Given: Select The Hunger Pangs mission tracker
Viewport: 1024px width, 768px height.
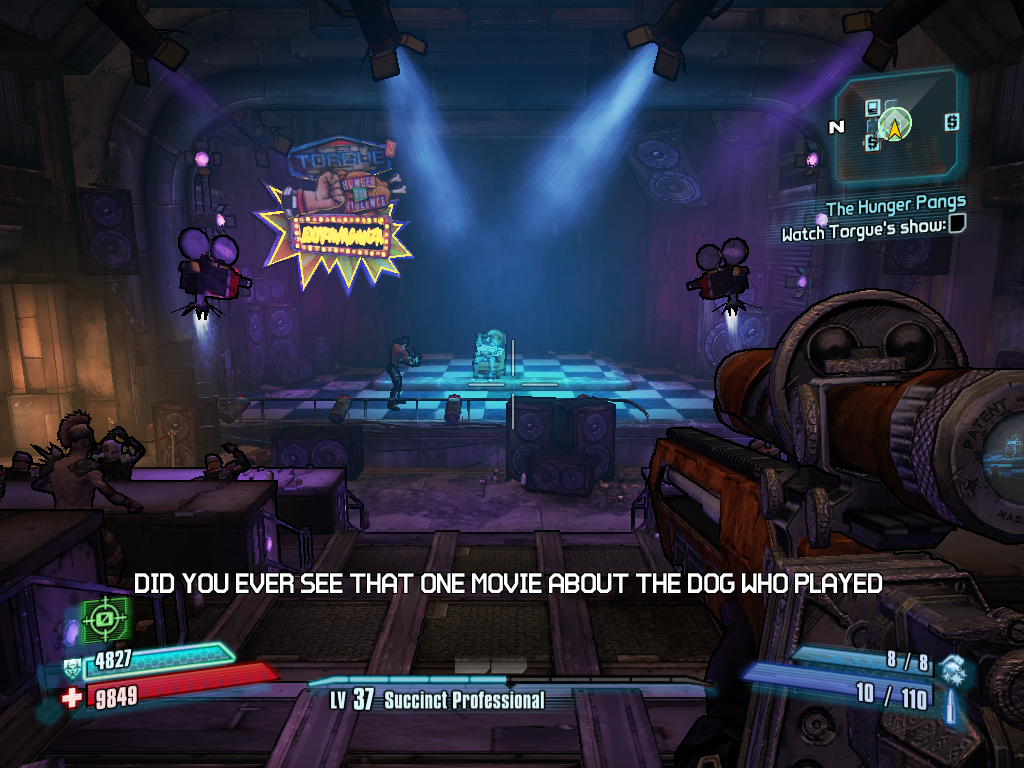Looking at the screenshot, I should [x=895, y=207].
